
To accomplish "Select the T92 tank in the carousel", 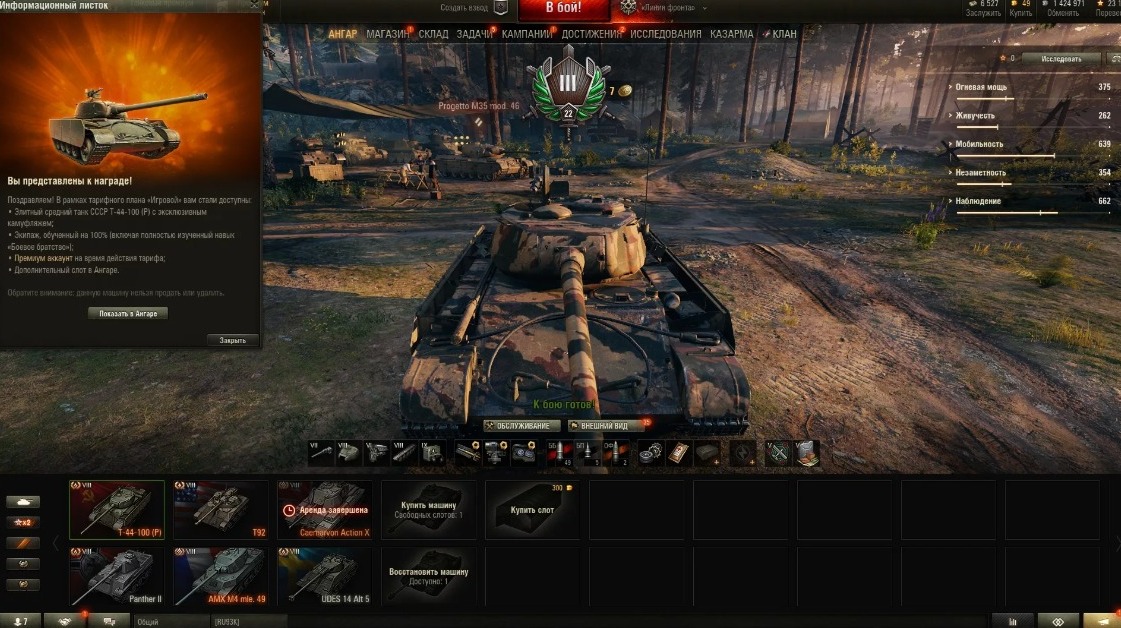I will pyautogui.click(x=221, y=510).
